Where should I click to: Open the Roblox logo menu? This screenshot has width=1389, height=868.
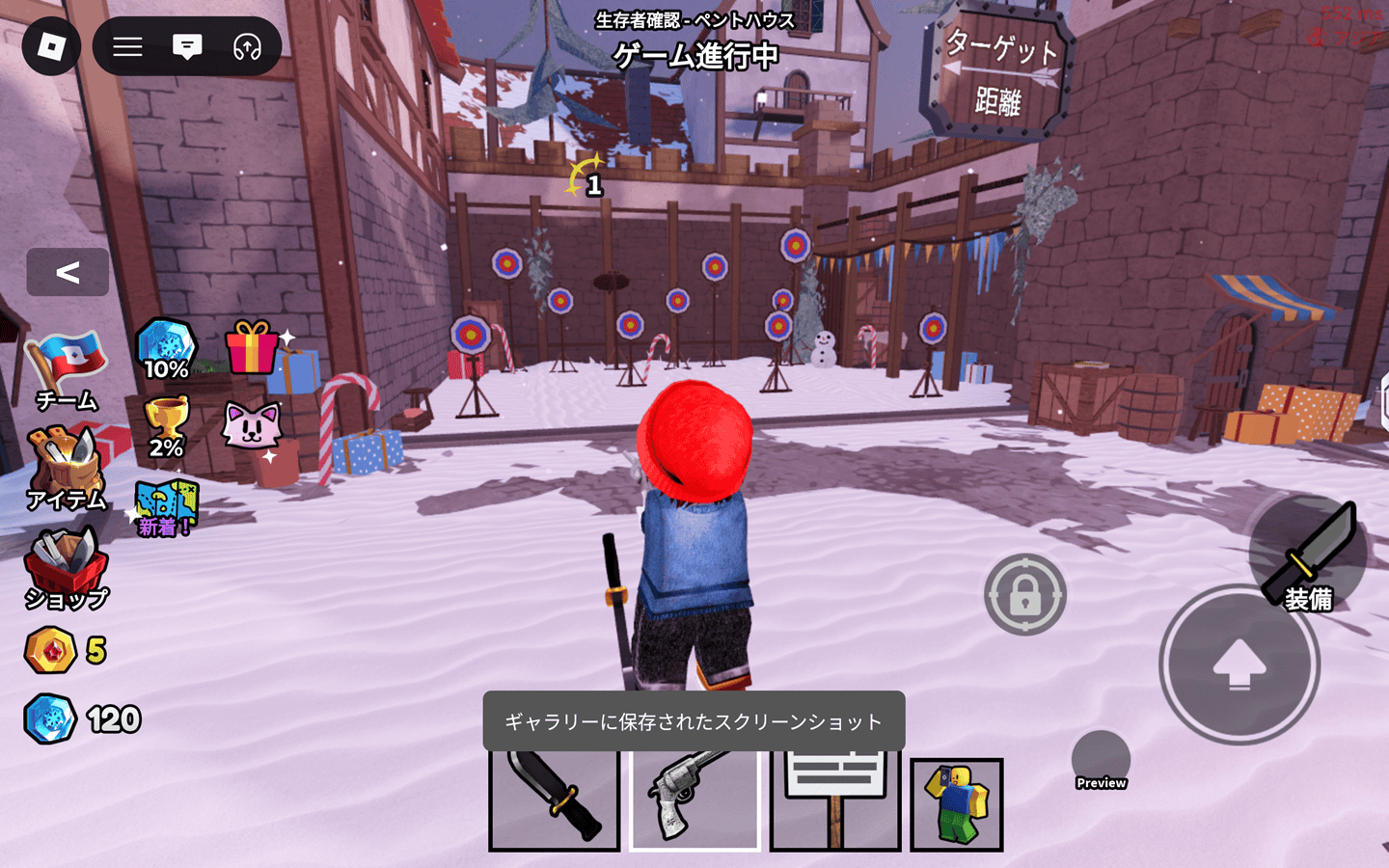[x=50, y=46]
